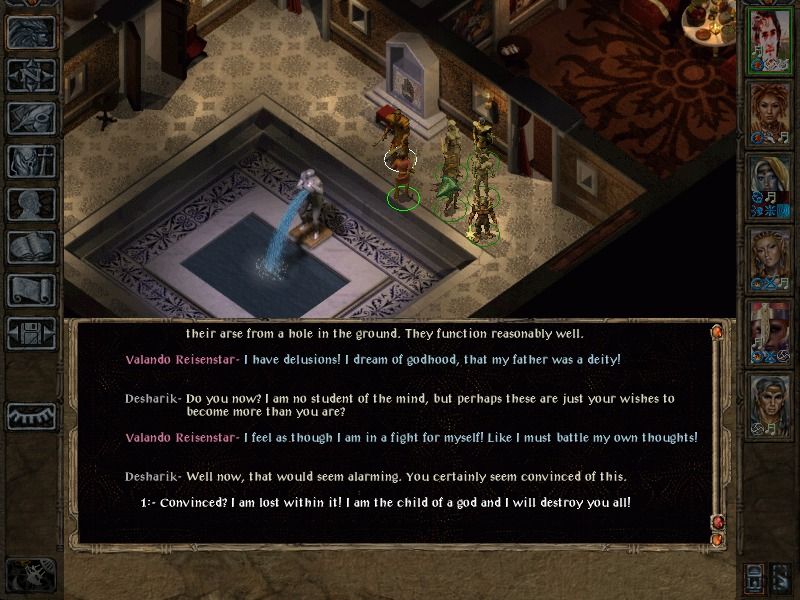Click the select-all party button under the portraits
Viewport: 800px width, 600px height.
click(755, 577)
